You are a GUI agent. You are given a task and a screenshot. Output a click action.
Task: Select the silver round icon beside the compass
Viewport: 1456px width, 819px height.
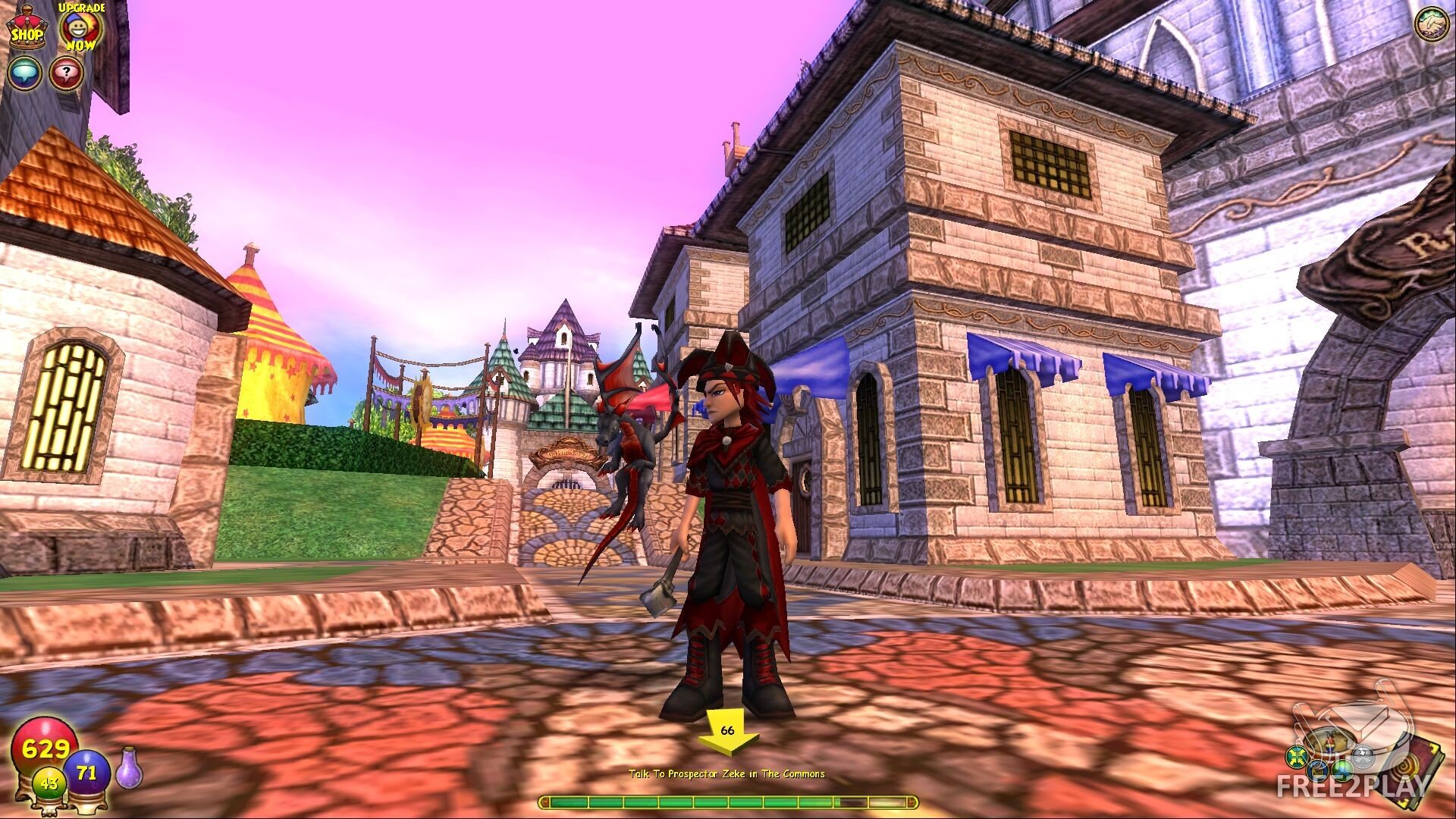1363,755
